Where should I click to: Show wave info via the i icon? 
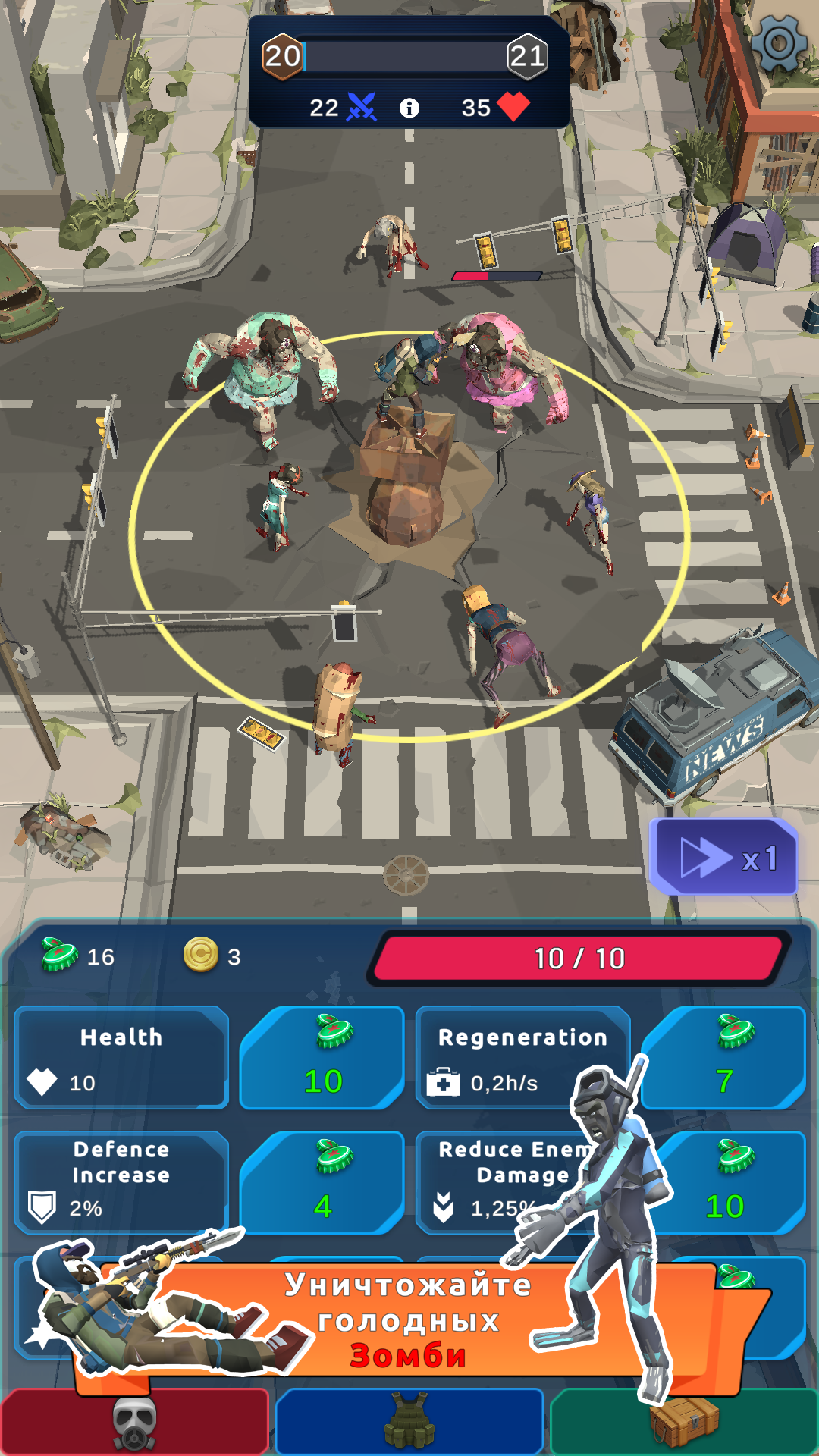click(x=409, y=108)
